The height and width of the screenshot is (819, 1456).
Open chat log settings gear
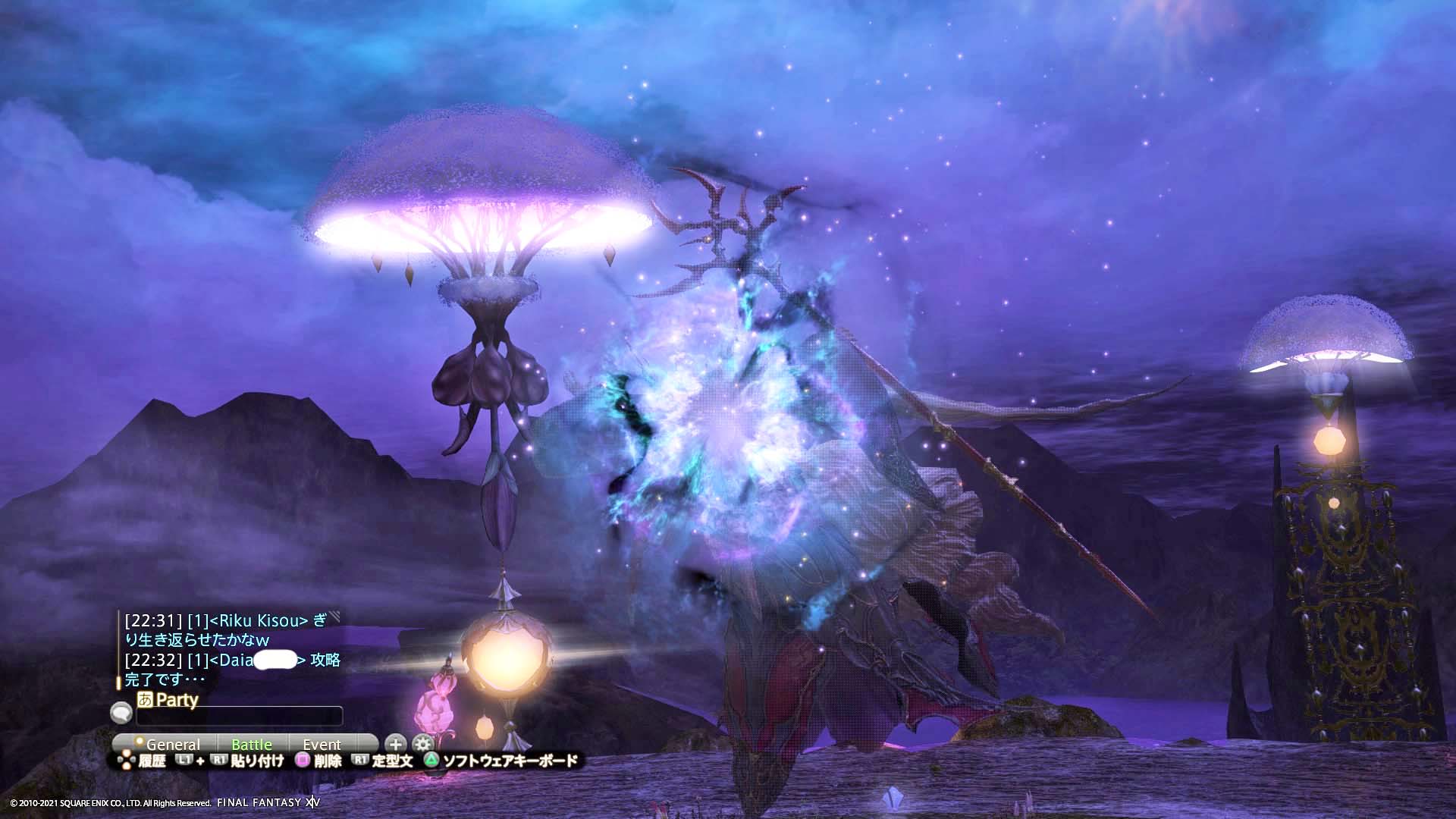(422, 744)
